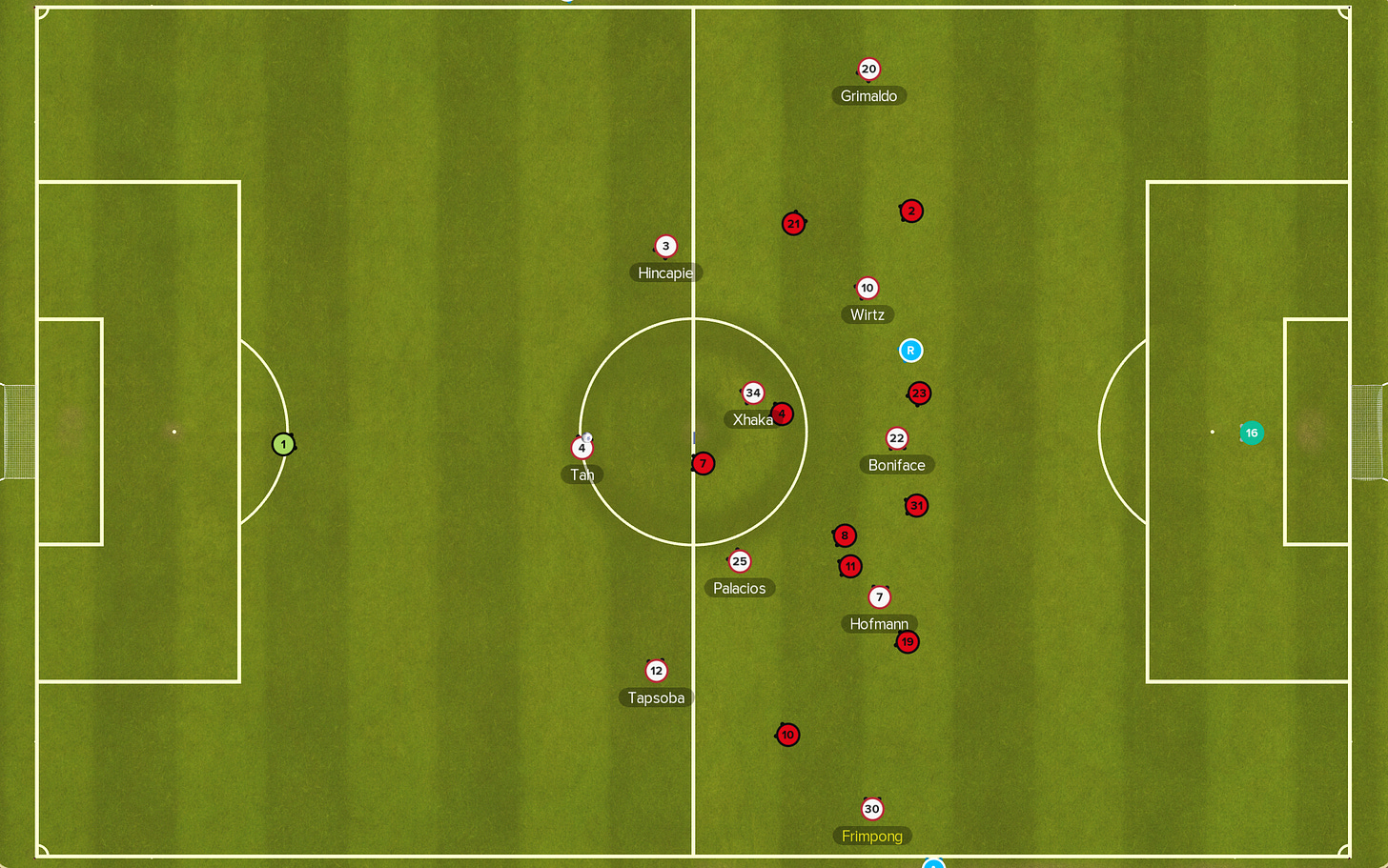Screen dimensions: 1388x868
Task: Click the Grimaldo name label
Action: (868, 95)
